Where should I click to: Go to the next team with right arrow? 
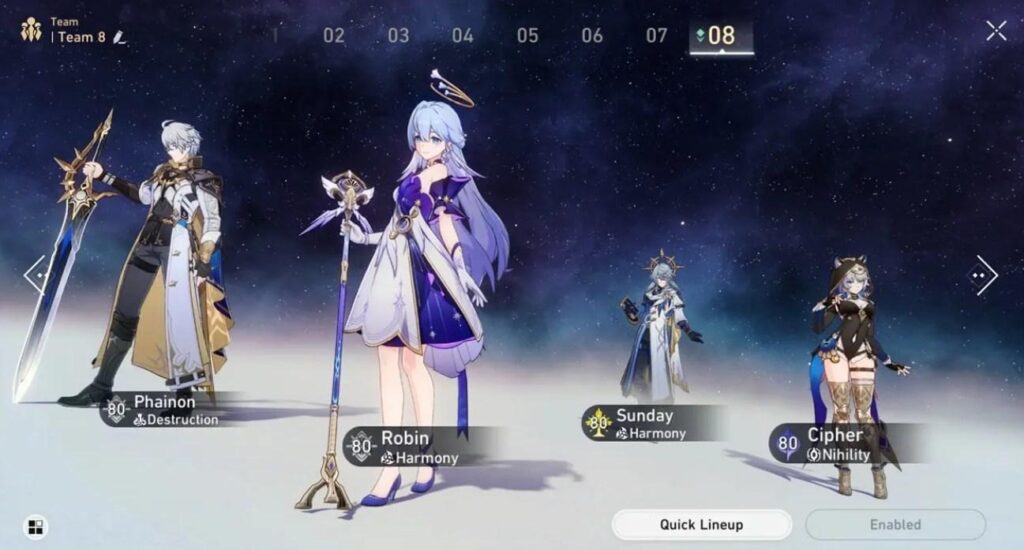point(985,275)
